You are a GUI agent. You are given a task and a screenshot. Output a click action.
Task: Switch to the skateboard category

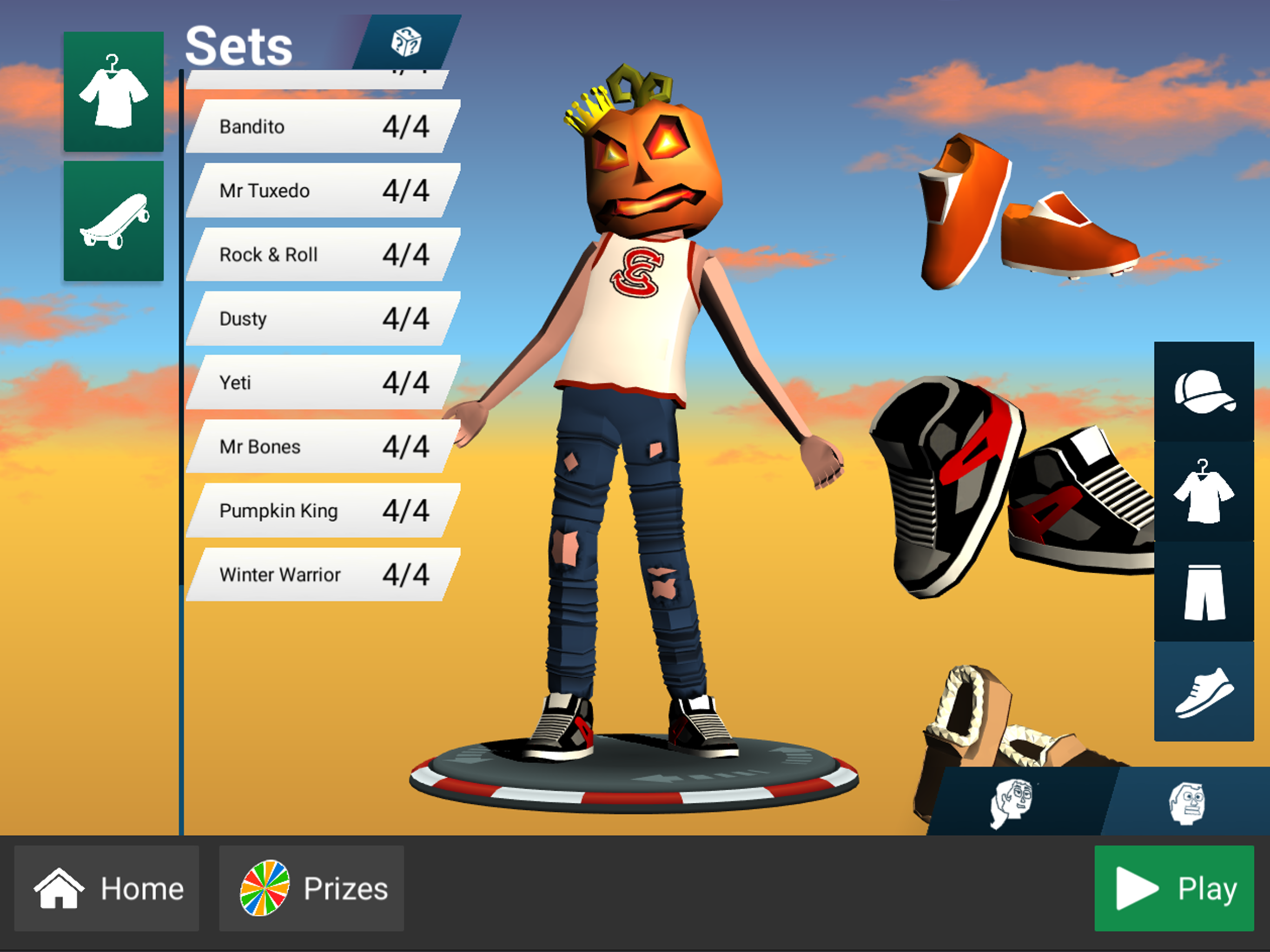click(x=114, y=221)
